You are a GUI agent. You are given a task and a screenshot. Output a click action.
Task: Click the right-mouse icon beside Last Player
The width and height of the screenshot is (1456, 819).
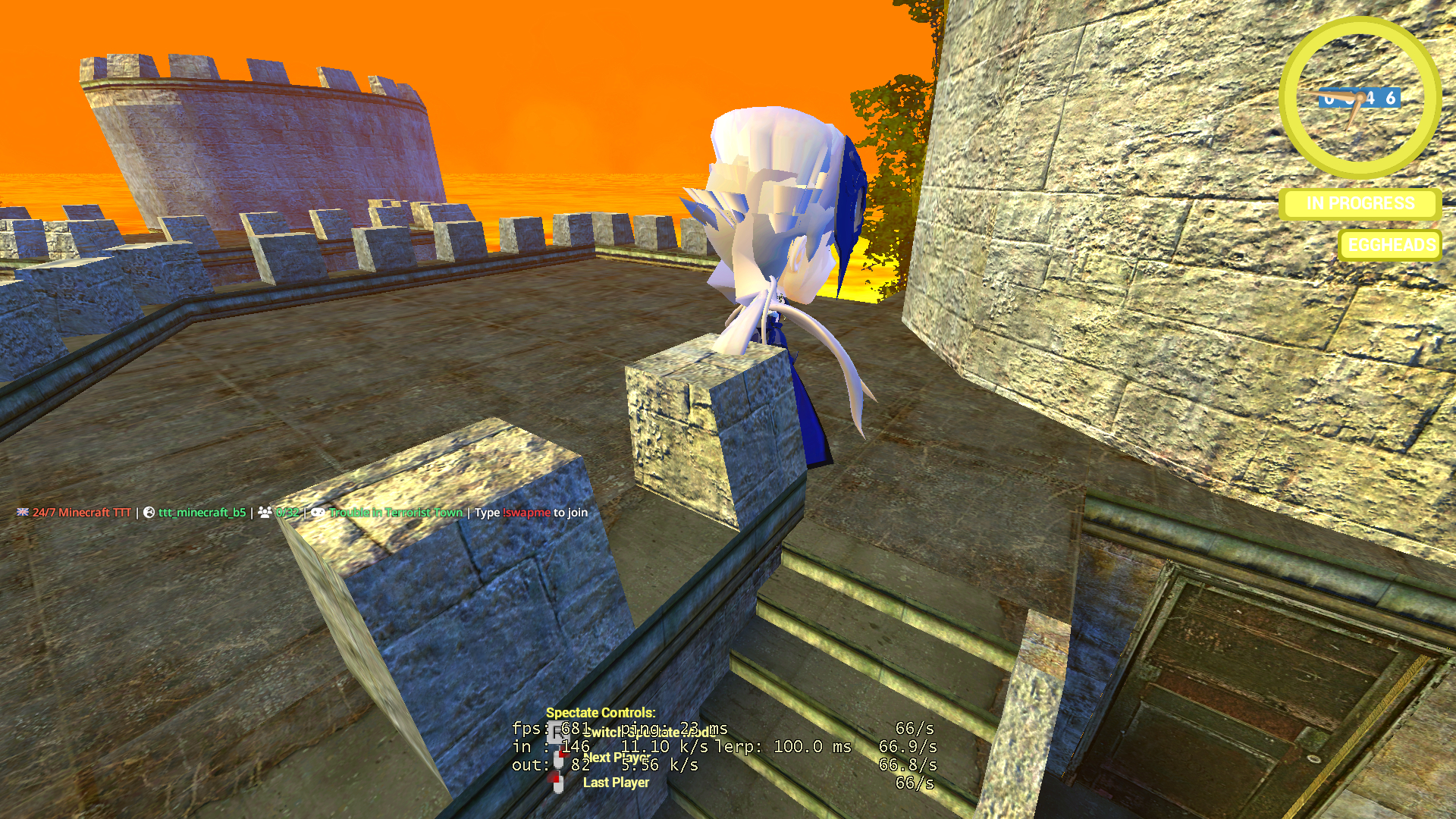[x=555, y=781]
